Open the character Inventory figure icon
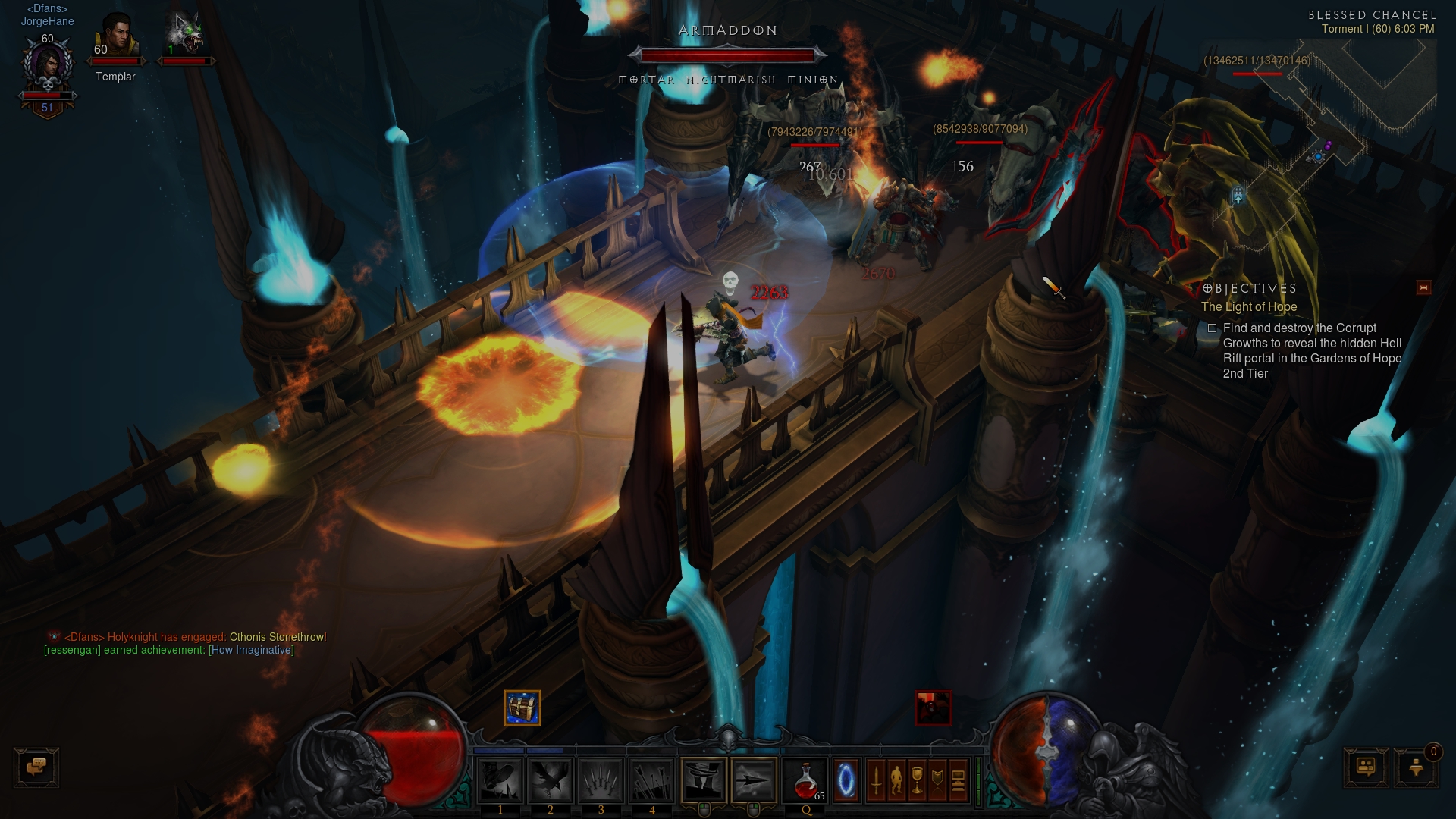This screenshot has width=1456, height=819. click(x=896, y=780)
